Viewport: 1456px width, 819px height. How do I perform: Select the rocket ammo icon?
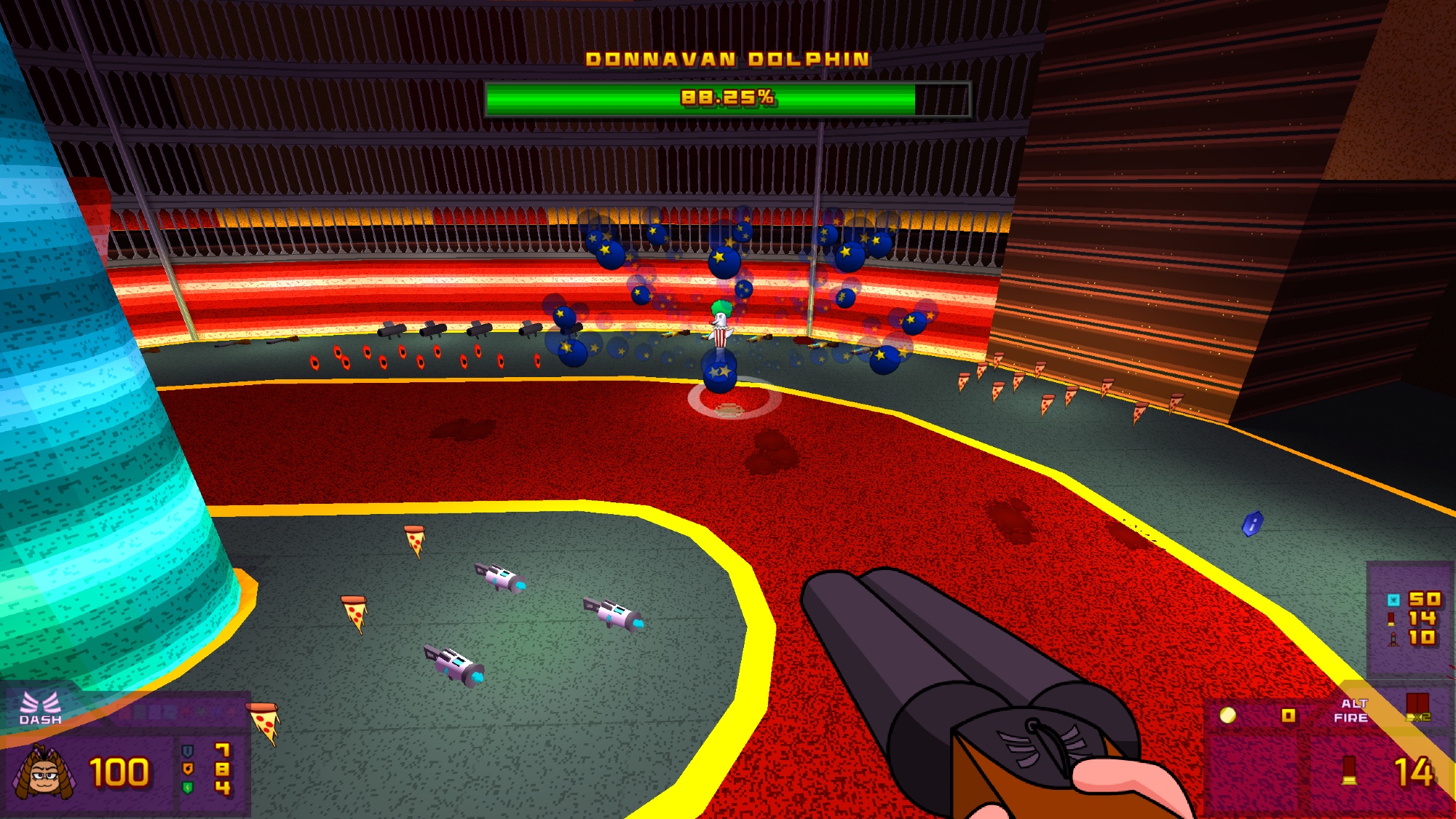(x=1393, y=638)
